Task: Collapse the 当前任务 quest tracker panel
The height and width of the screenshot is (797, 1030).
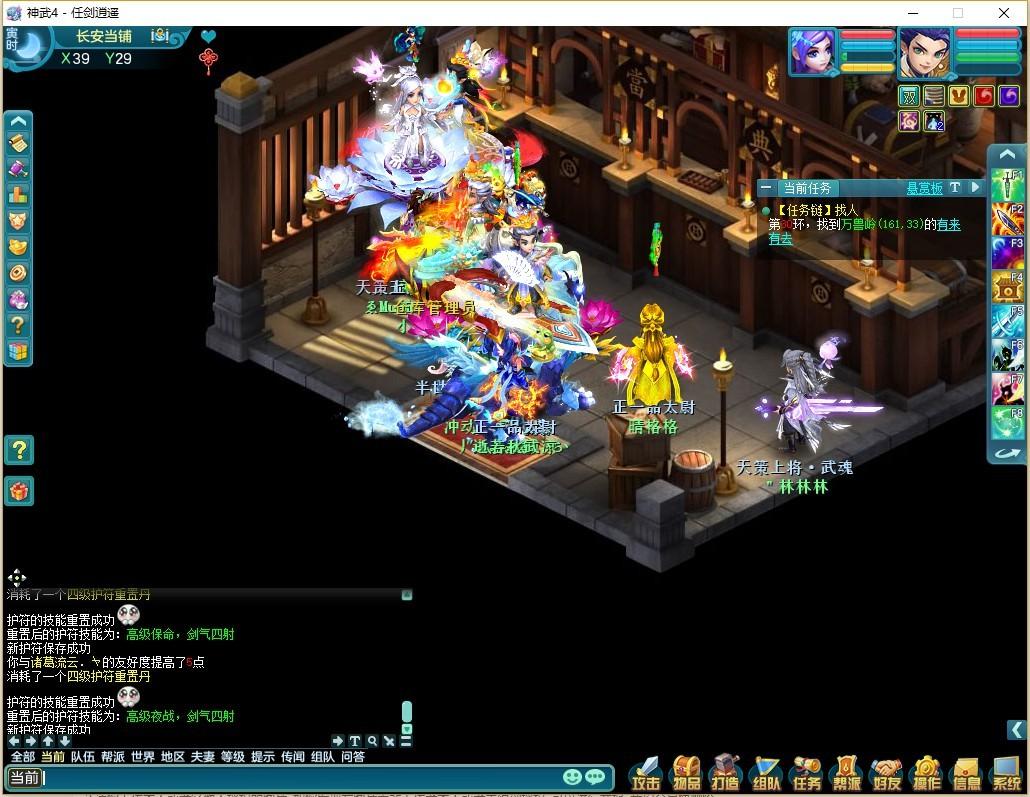Action: pyautogui.click(x=766, y=188)
